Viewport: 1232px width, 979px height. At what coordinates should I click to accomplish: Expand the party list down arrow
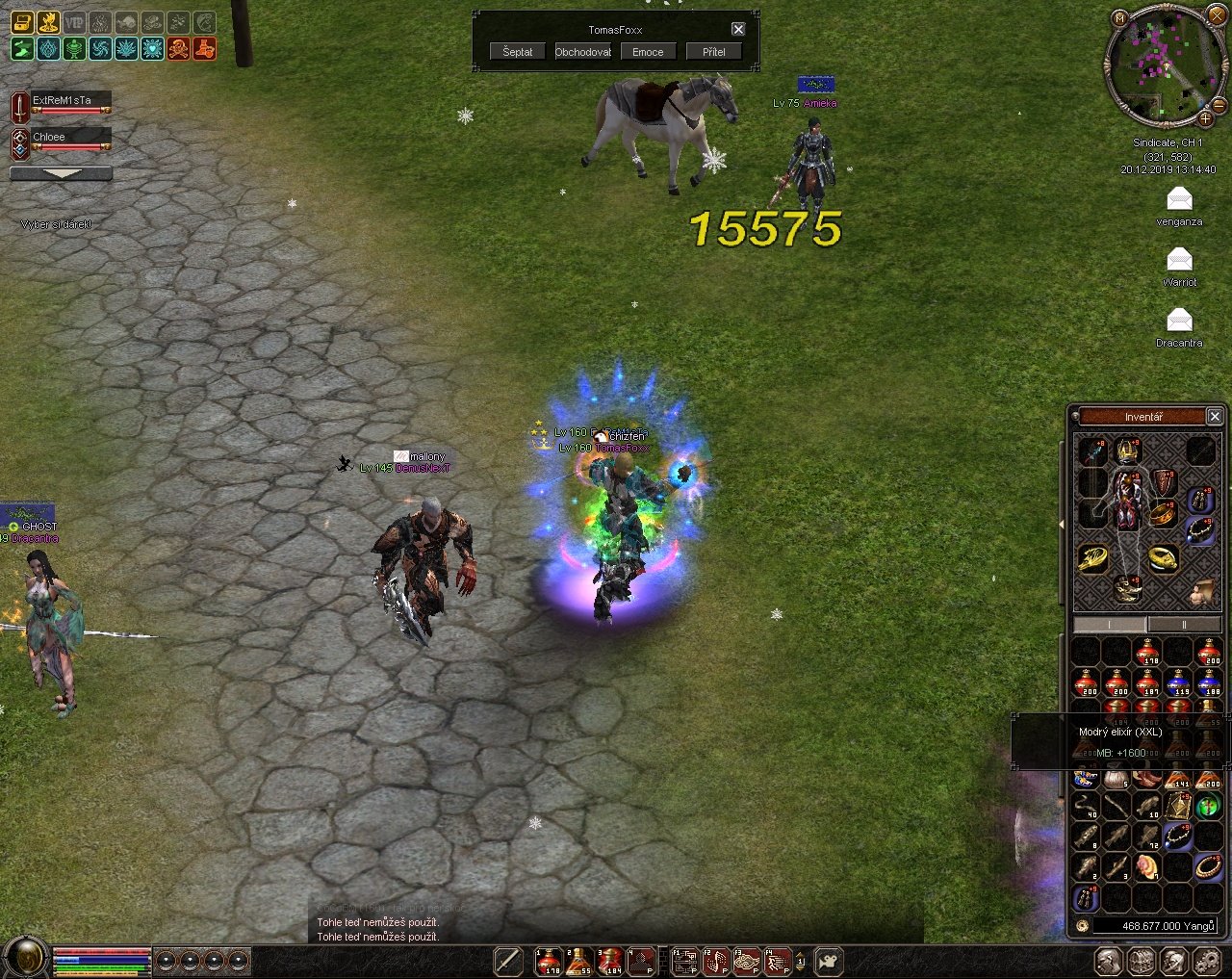61,174
